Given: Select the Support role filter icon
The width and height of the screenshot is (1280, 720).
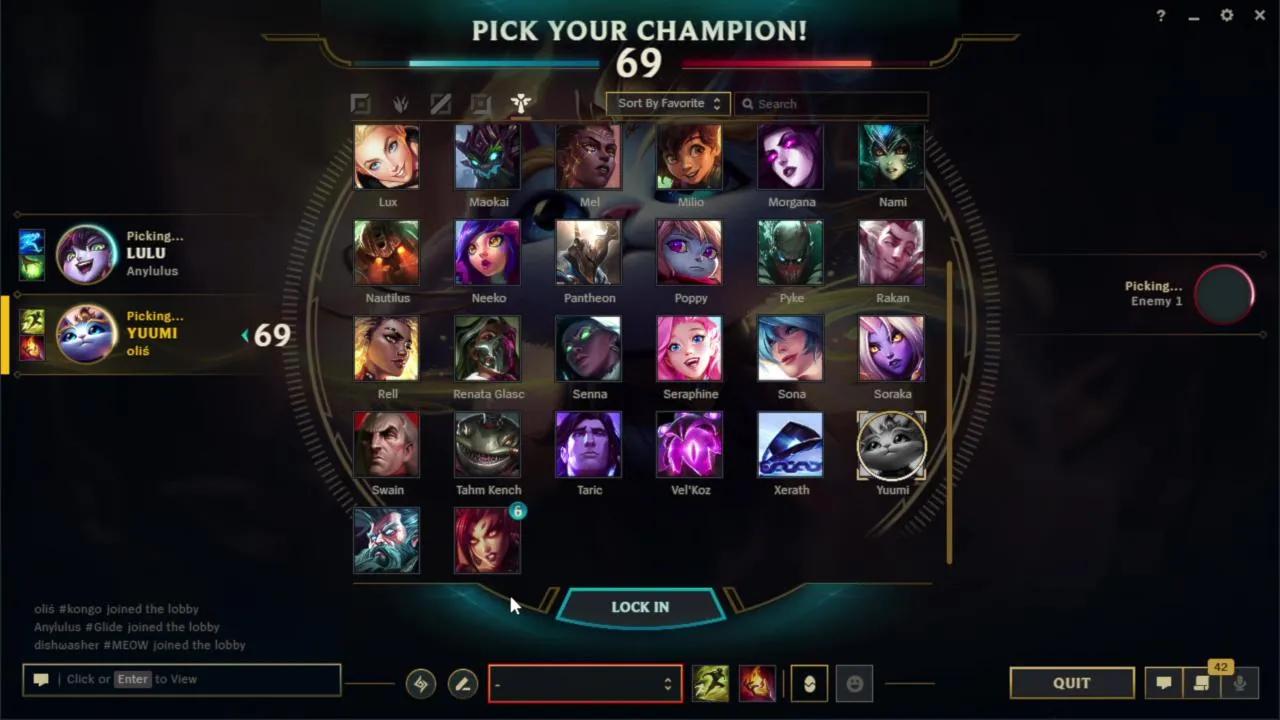Looking at the screenshot, I should pos(520,103).
